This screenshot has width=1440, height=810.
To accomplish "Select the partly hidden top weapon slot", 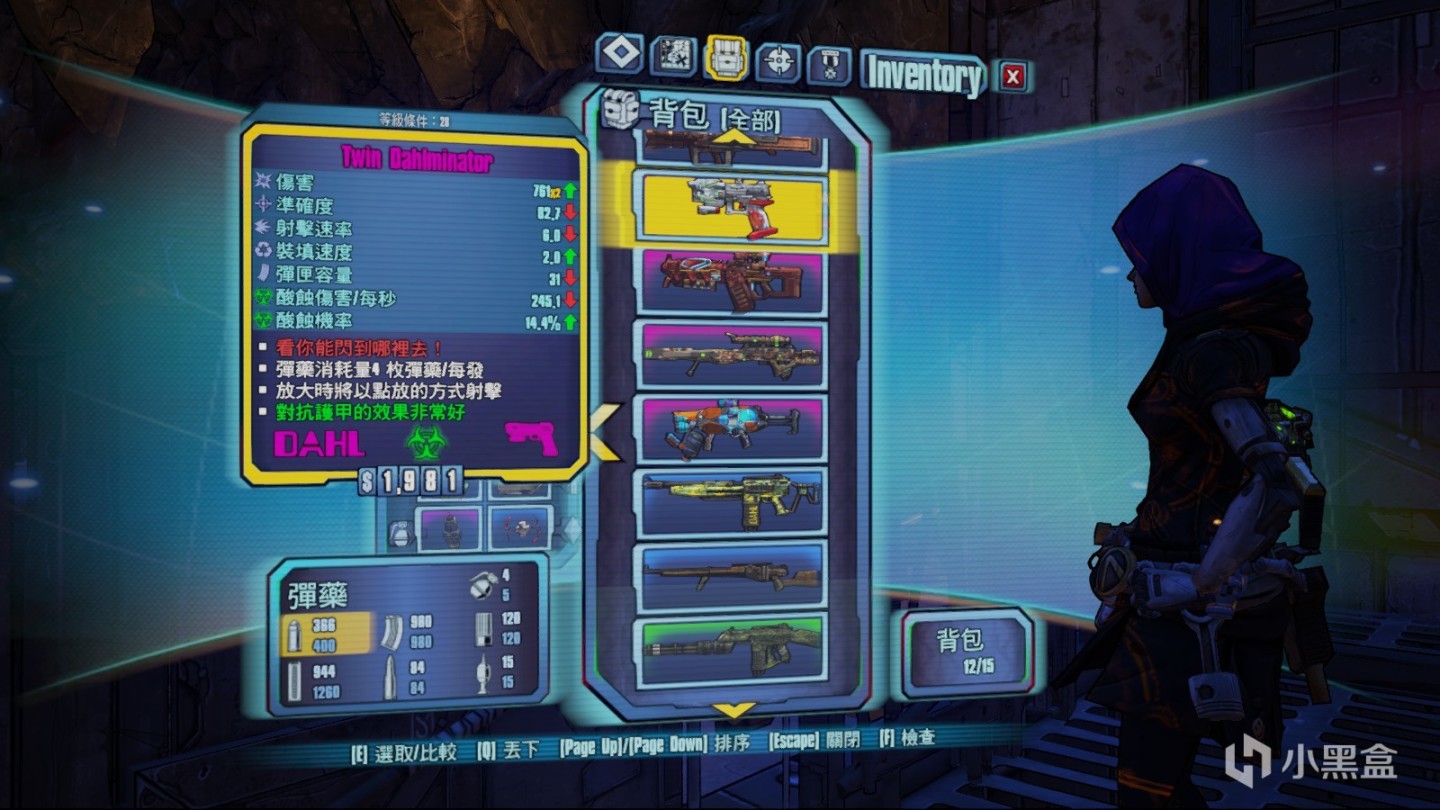I will click(733, 151).
